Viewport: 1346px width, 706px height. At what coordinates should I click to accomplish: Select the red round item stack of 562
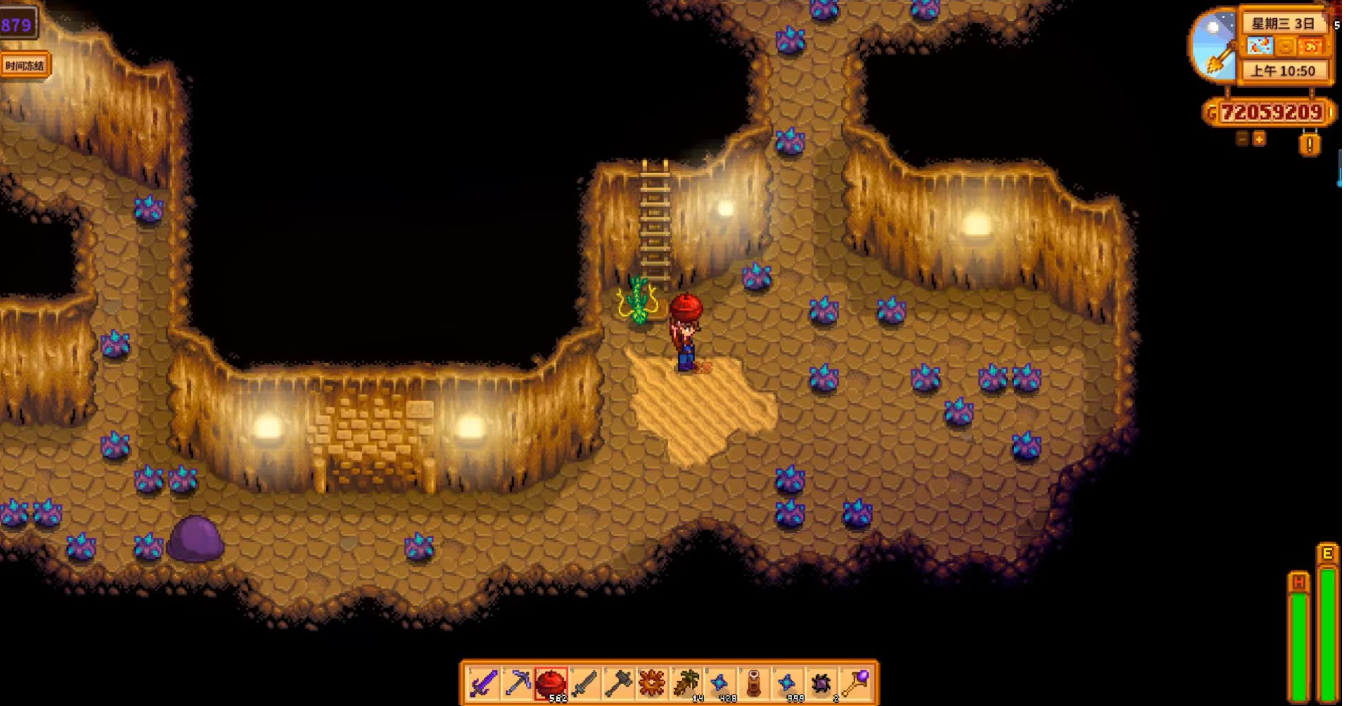point(551,684)
